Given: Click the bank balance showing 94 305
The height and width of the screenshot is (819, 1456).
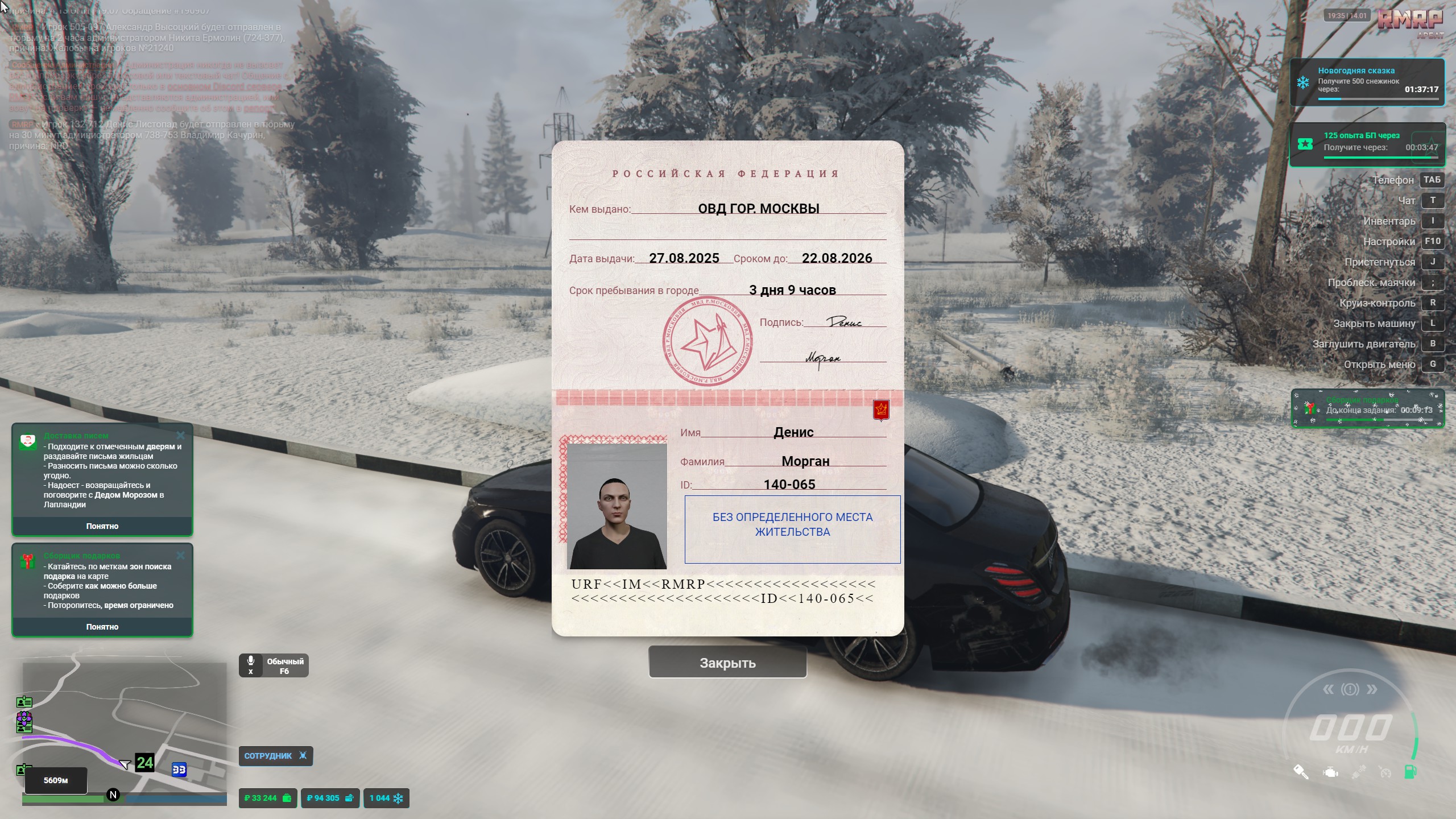Looking at the screenshot, I should (330, 798).
